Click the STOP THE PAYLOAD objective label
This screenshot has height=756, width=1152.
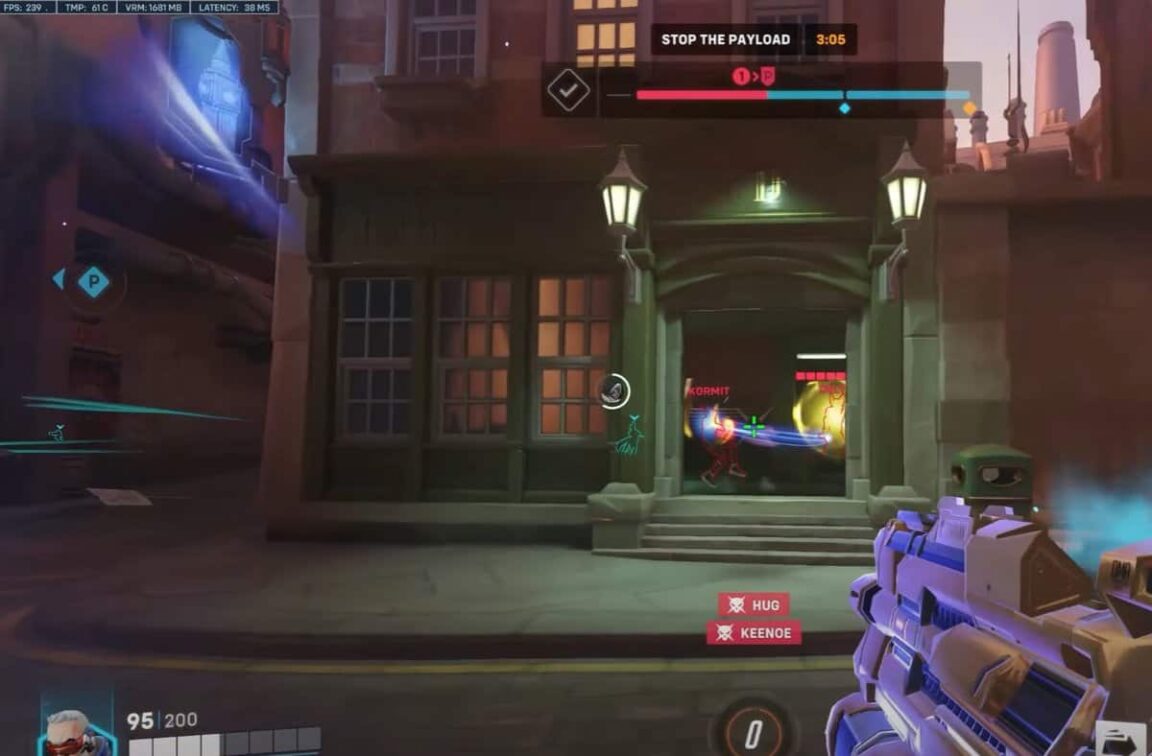pos(726,40)
